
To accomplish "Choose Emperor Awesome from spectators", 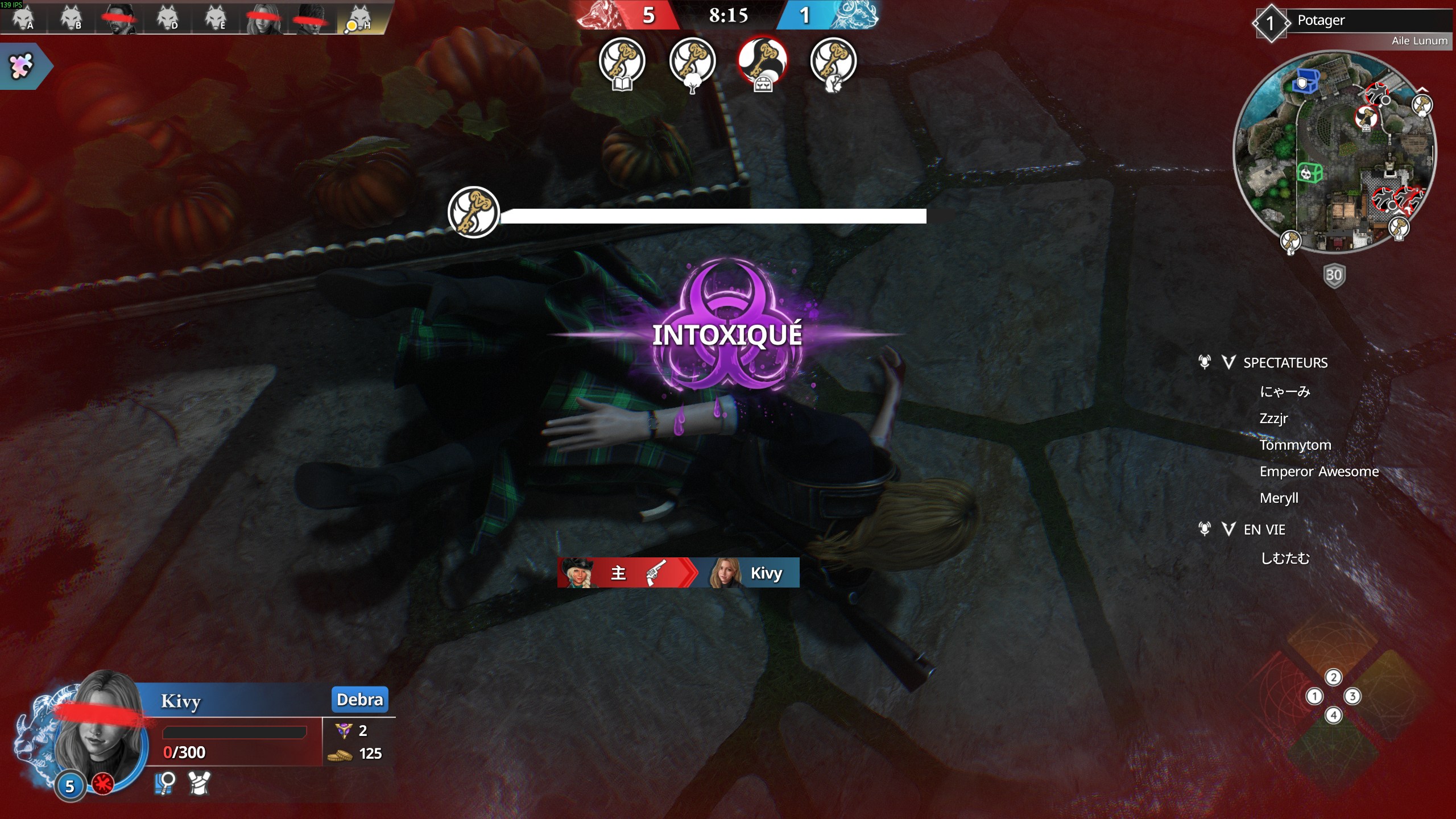I will tap(1318, 471).
